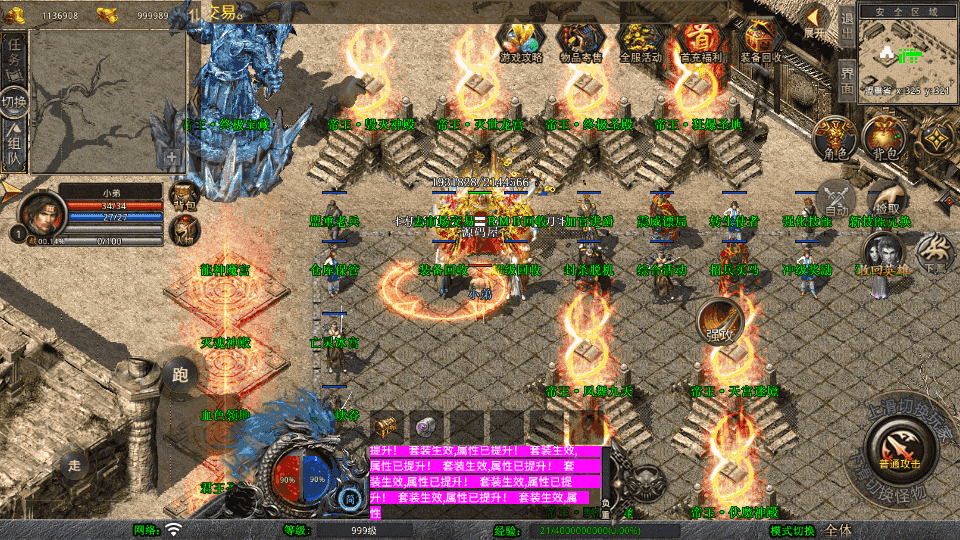Image resolution: width=960 pixels, height=540 pixels.
Task: Click the 界面 interface button
Action: pyautogui.click(x=846, y=79)
